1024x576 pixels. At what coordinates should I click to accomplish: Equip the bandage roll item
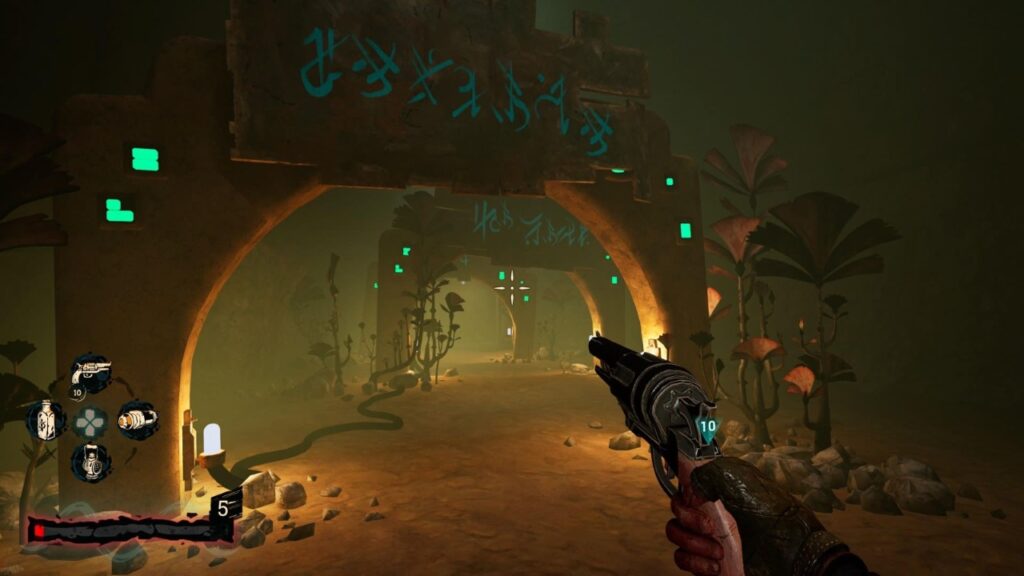(x=137, y=420)
